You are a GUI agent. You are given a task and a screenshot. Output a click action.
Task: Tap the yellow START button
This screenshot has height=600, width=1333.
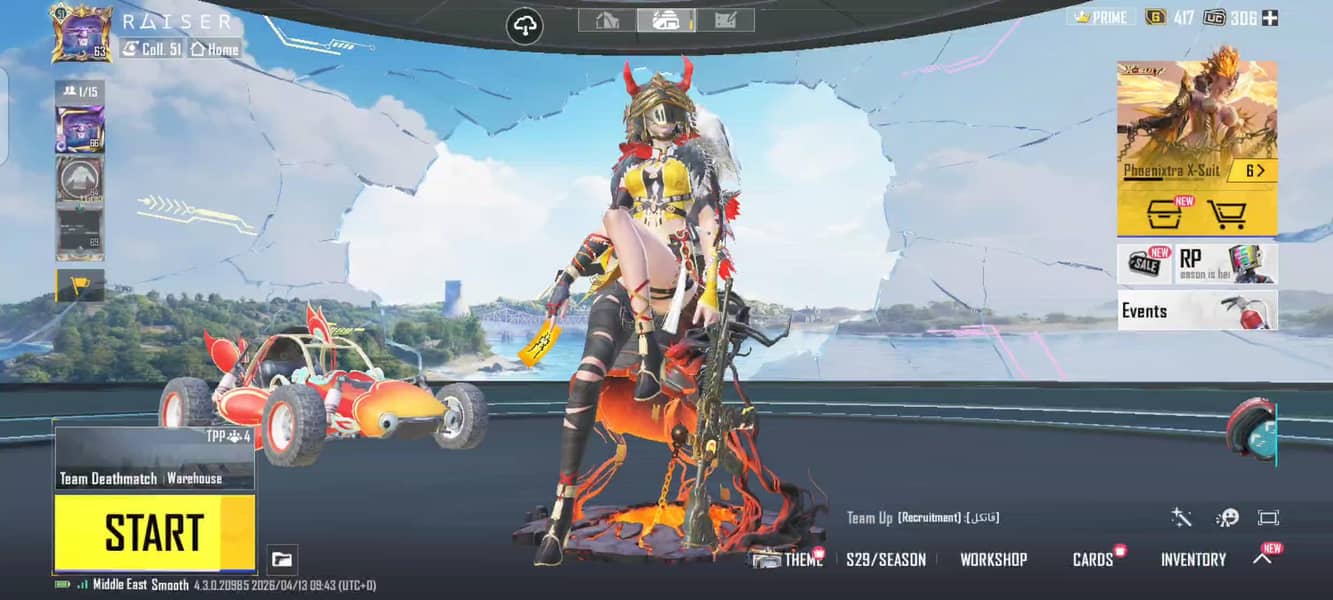(x=154, y=532)
